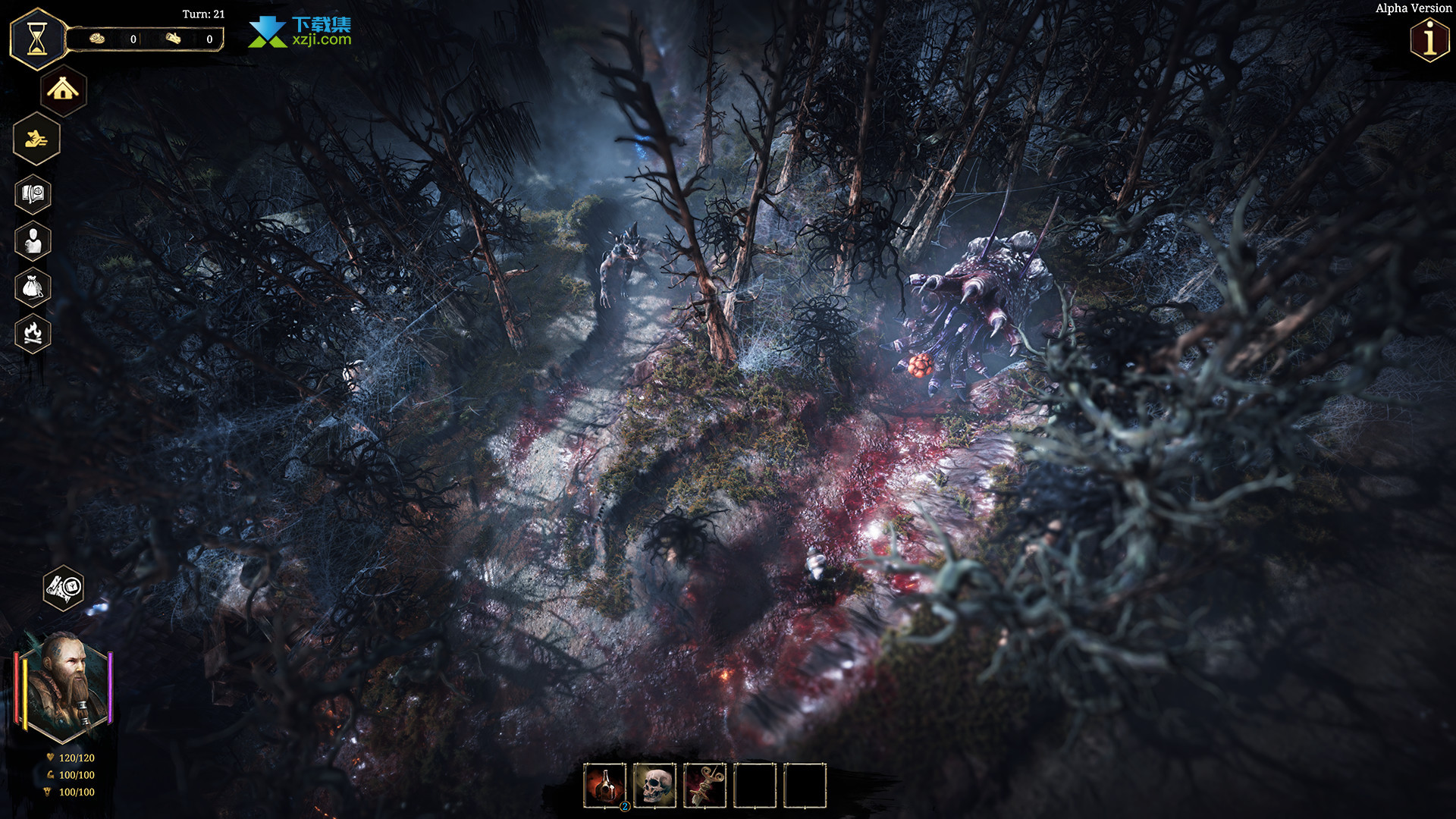The image size is (1456, 819).
Task: End the turn with the hourglass button
Action: coord(37,39)
